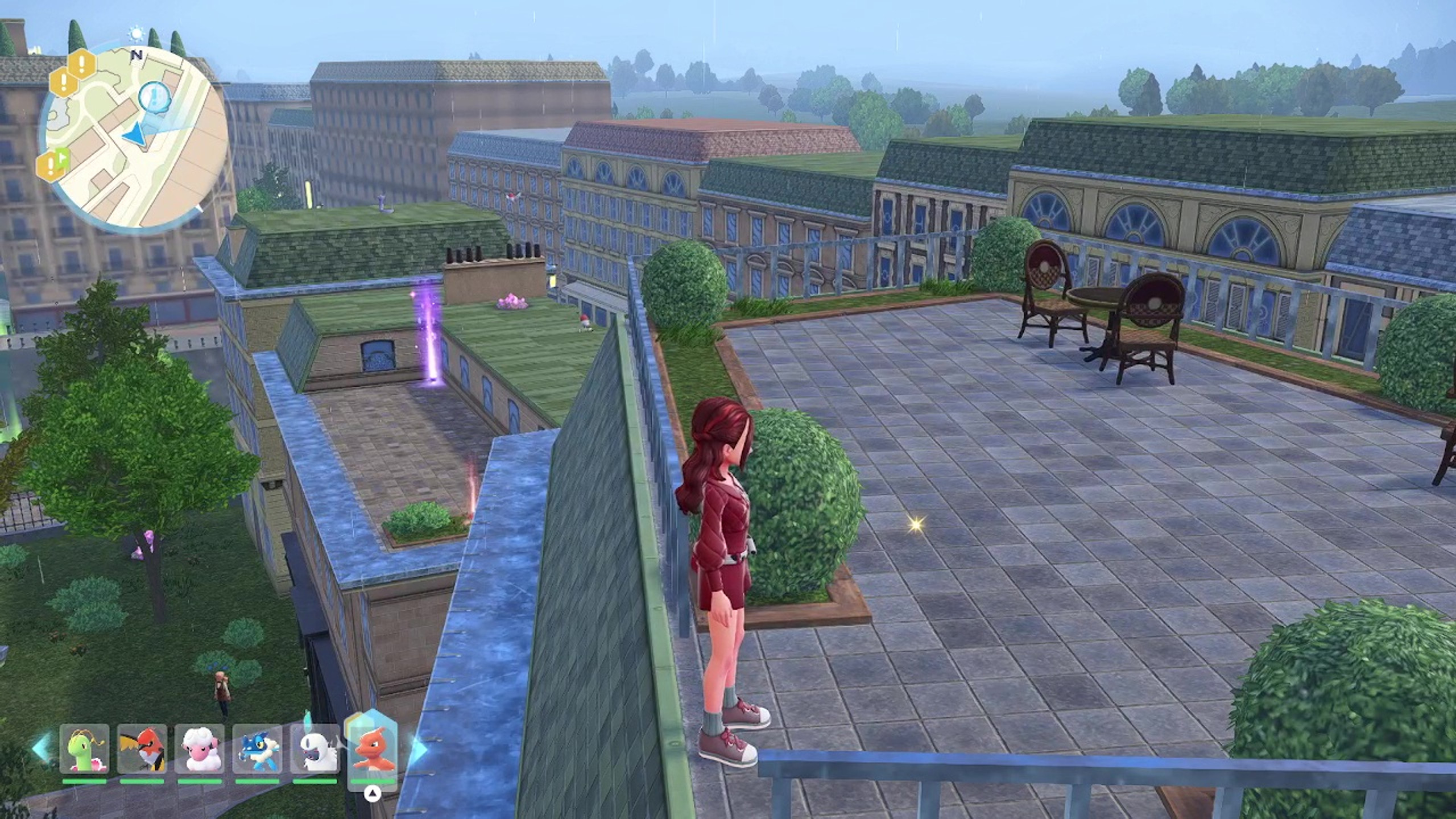The width and height of the screenshot is (1456, 819).
Task: Select the Absol party slot
Action: coord(315,749)
